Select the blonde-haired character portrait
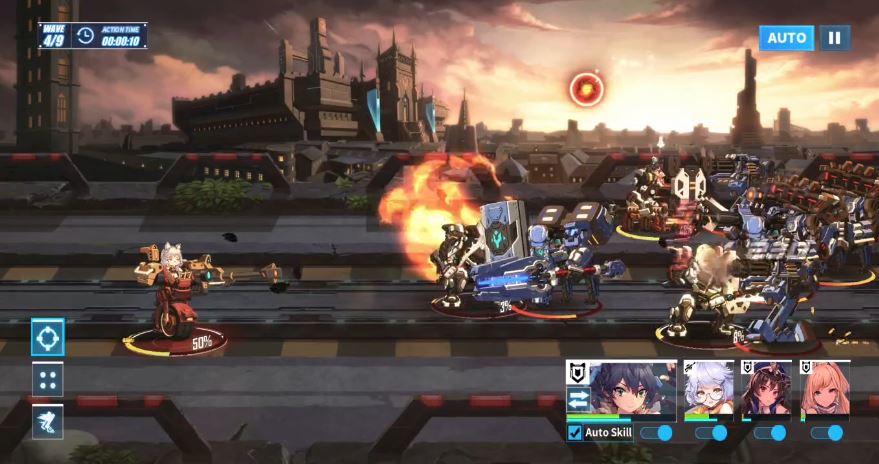 826,391
